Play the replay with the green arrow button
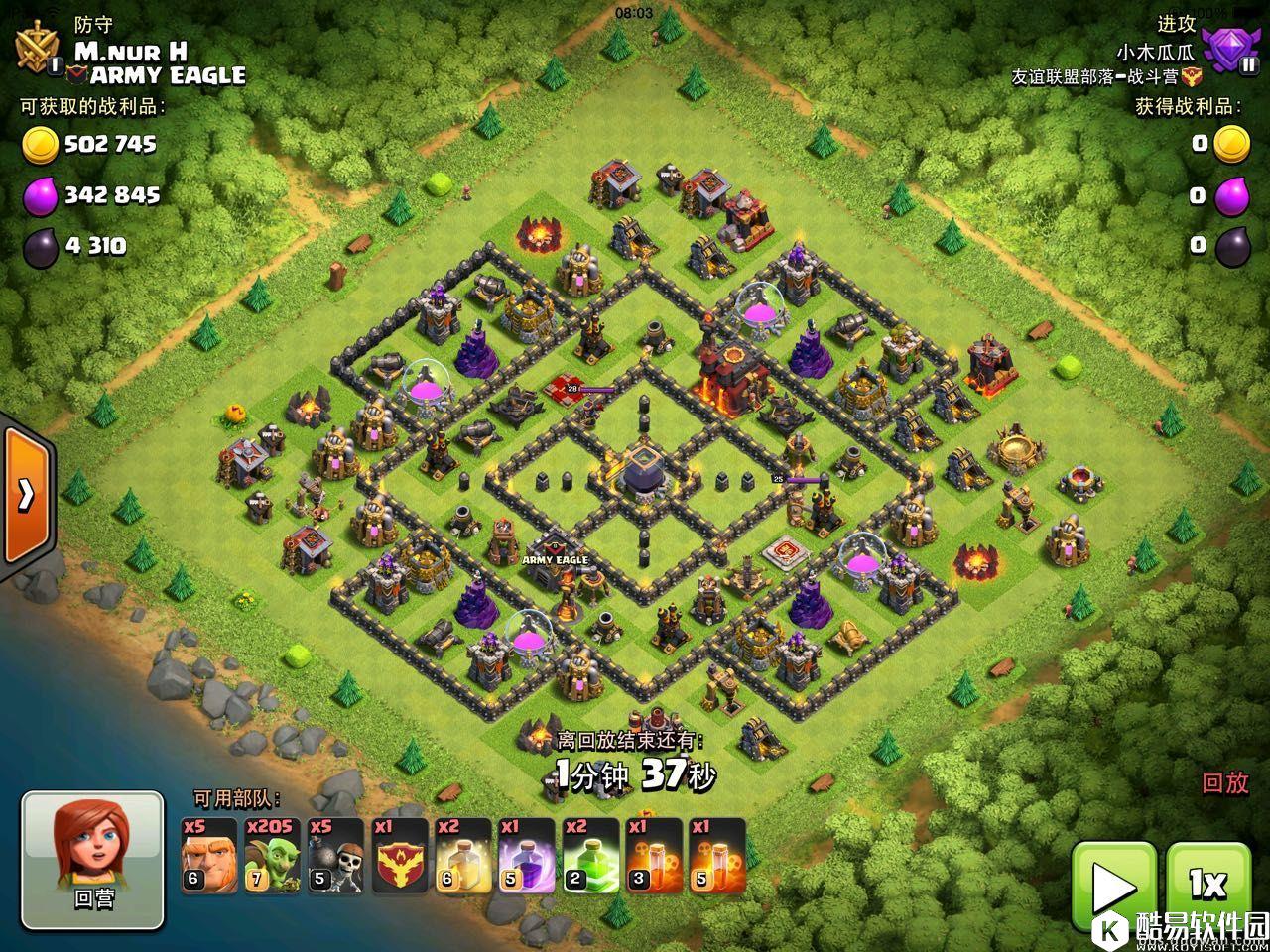 1114,886
